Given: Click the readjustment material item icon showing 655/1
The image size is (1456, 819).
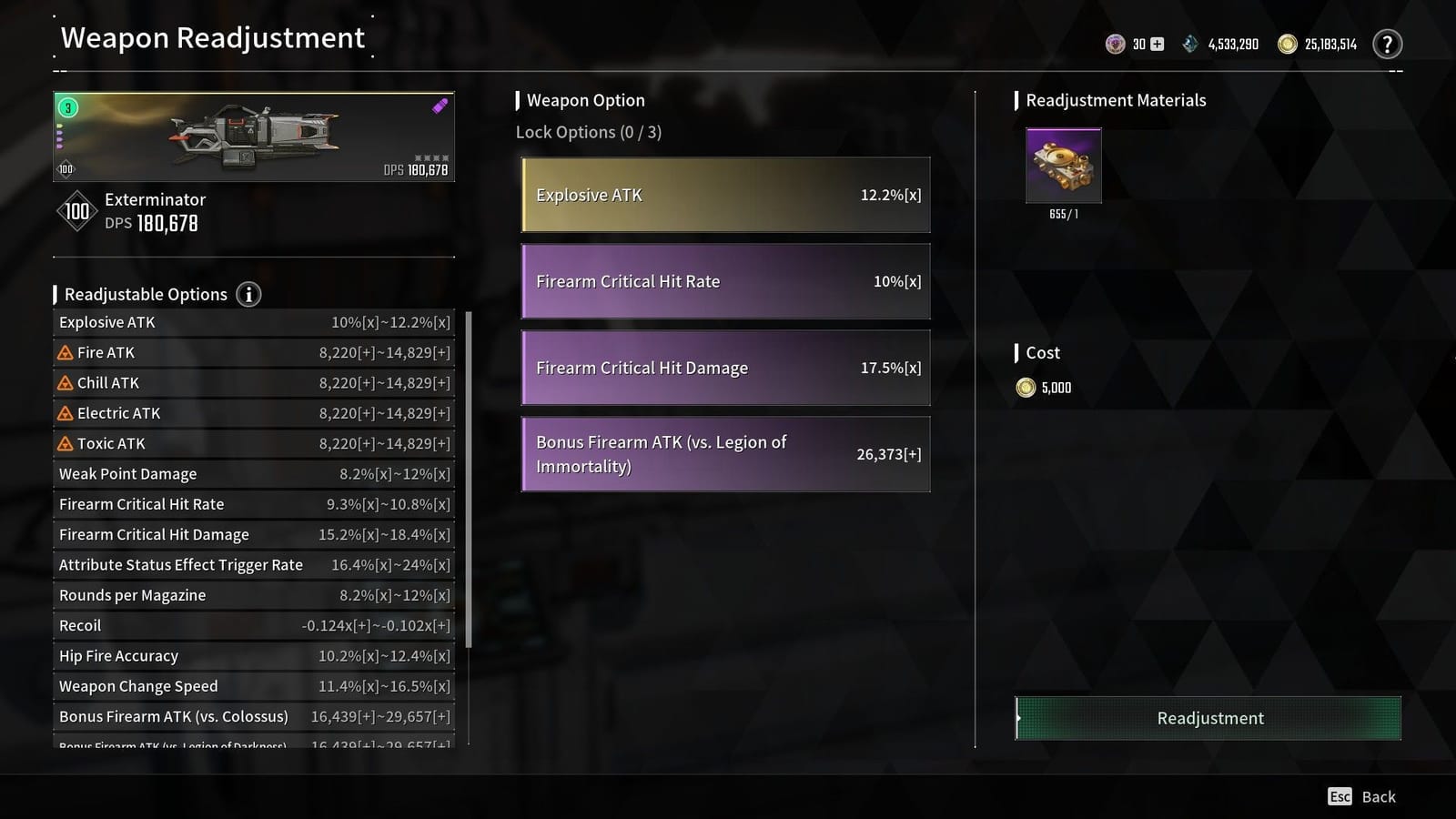Looking at the screenshot, I should coord(1063,166).
